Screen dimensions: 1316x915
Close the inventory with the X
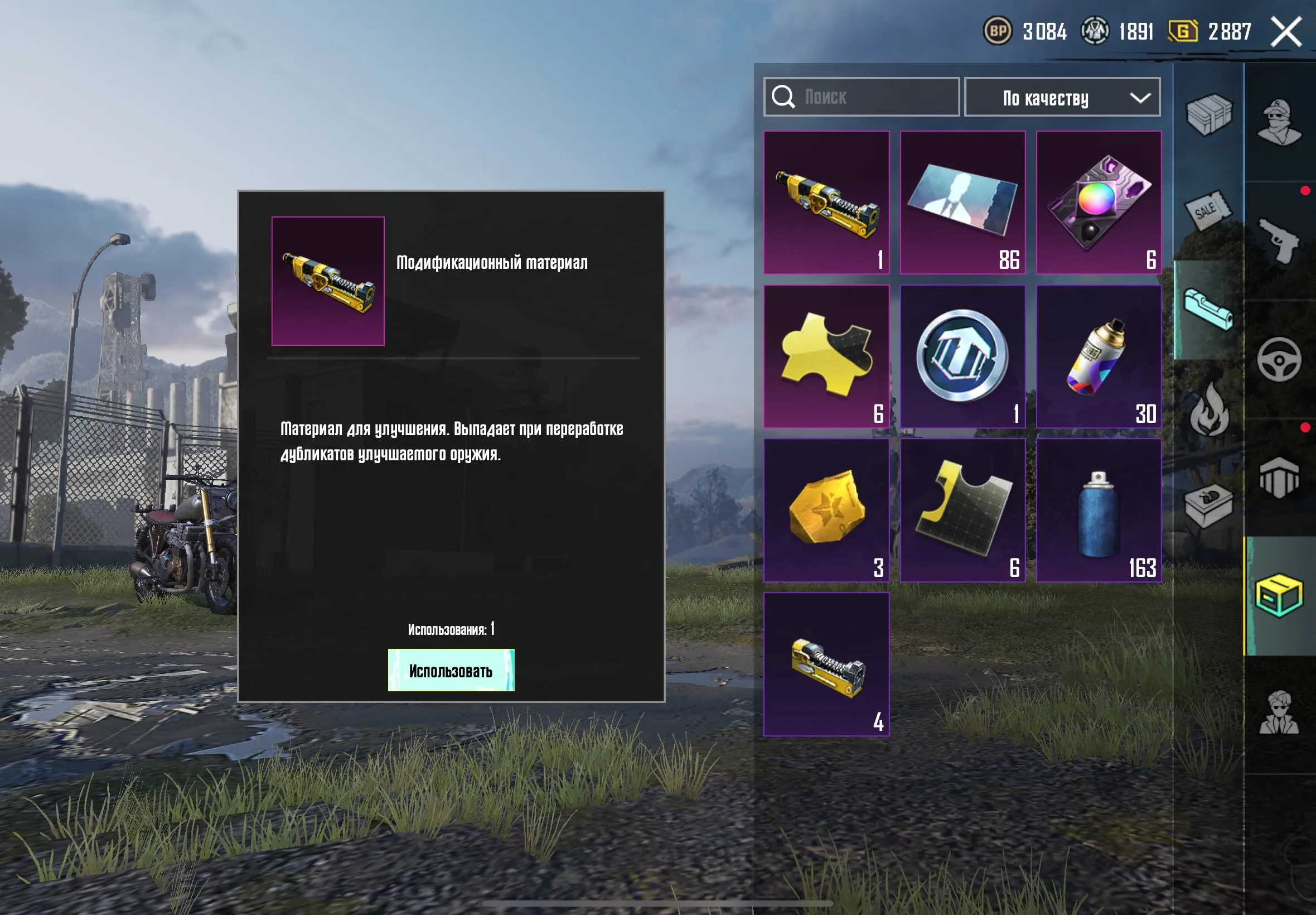[x=1285, y=32]
